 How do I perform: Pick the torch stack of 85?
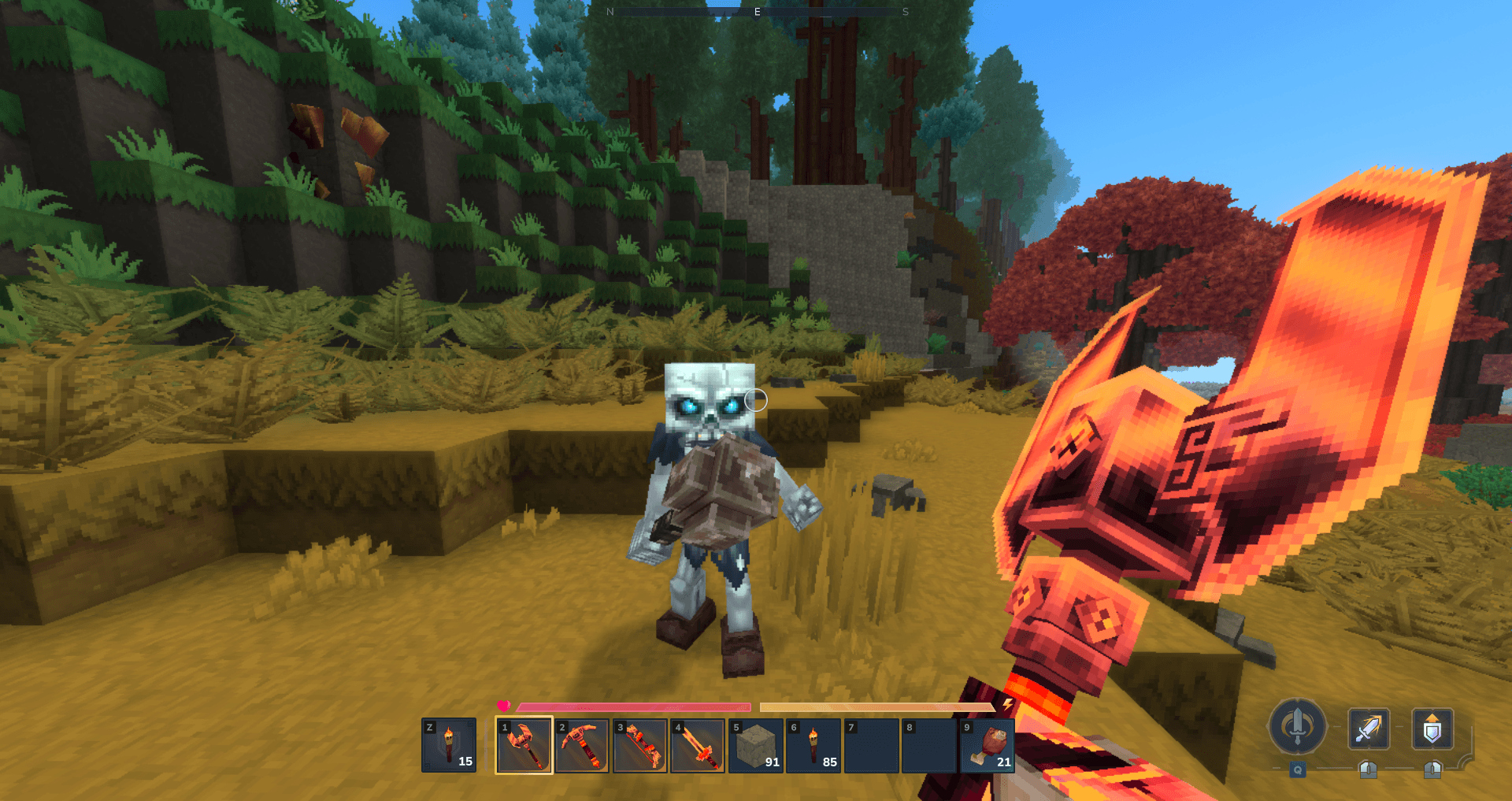point(813,745)
